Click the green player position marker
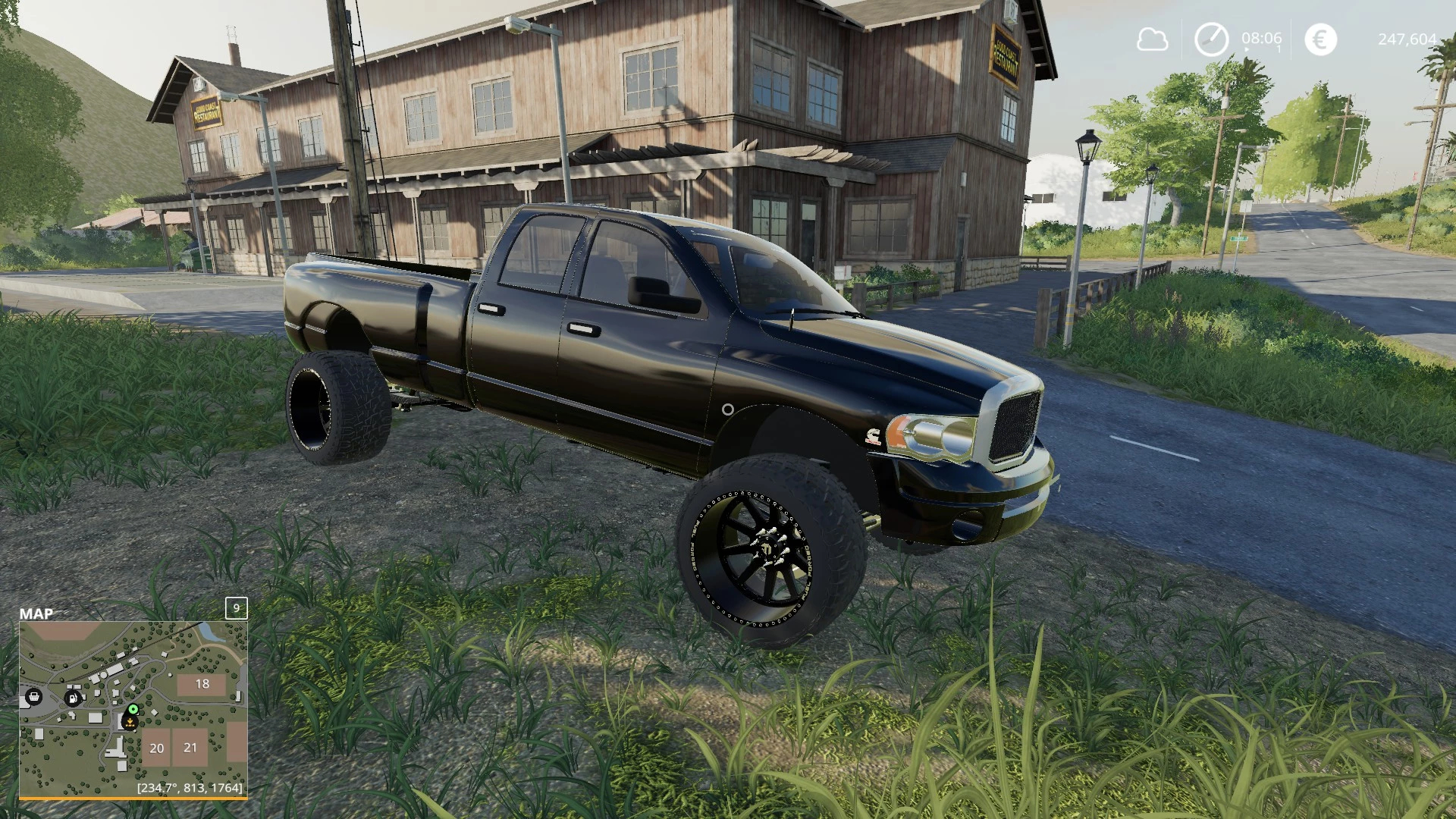Image resolution: width=1456 pixels, height=819 pixels. coord(133,710)
